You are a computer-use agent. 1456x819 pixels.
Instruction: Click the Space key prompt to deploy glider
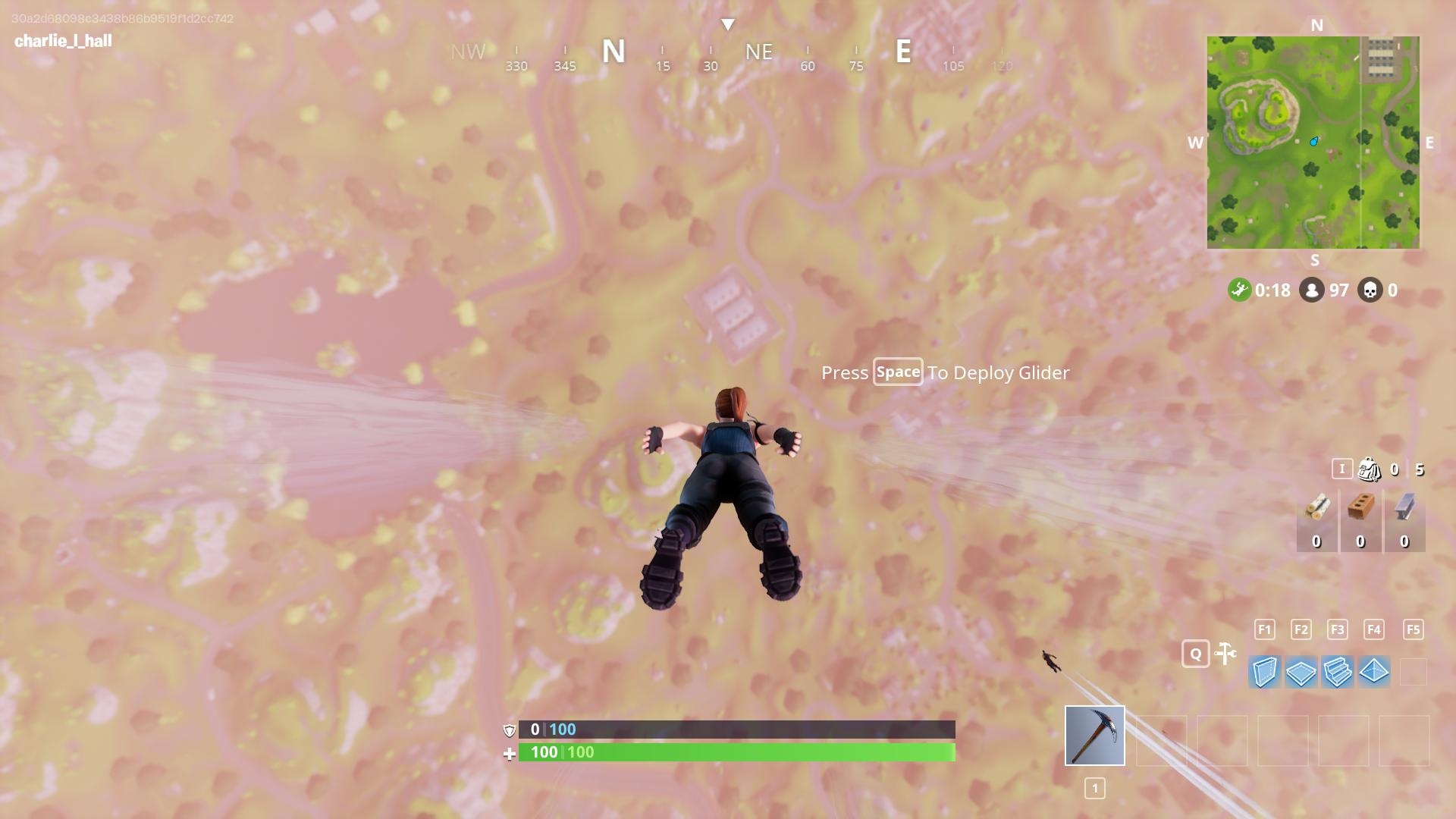(898, 372)
